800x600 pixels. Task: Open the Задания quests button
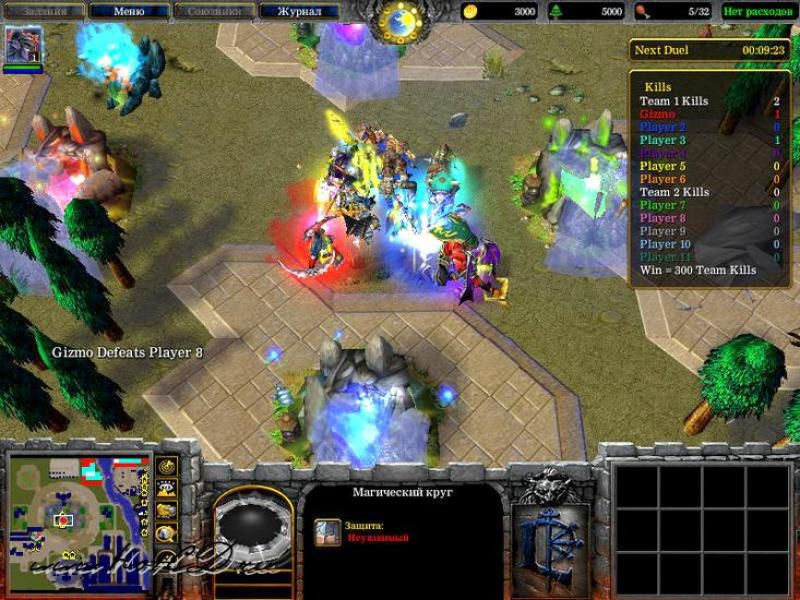point(43,11)
